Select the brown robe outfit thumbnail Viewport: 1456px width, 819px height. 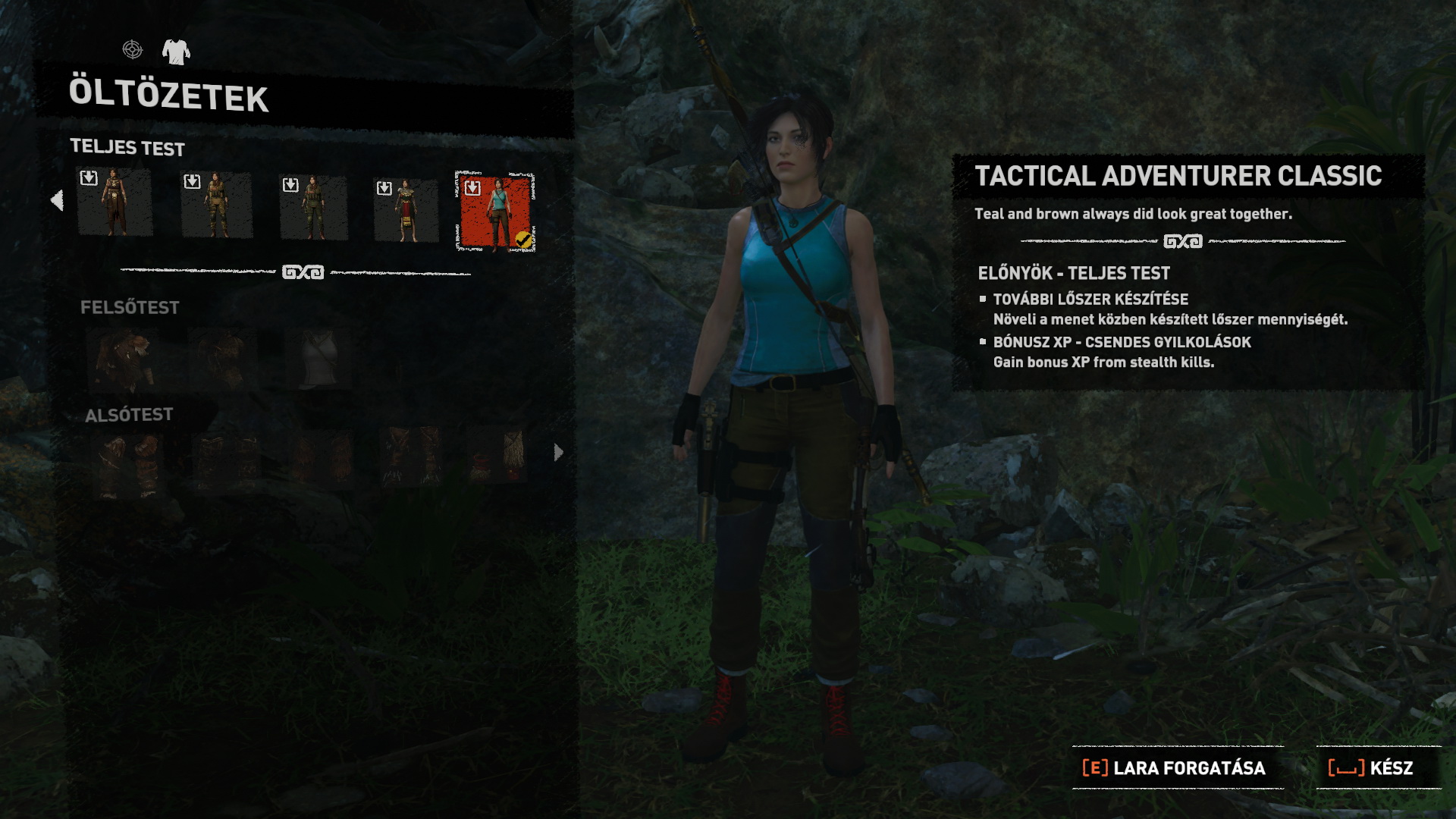coord(115,203)
